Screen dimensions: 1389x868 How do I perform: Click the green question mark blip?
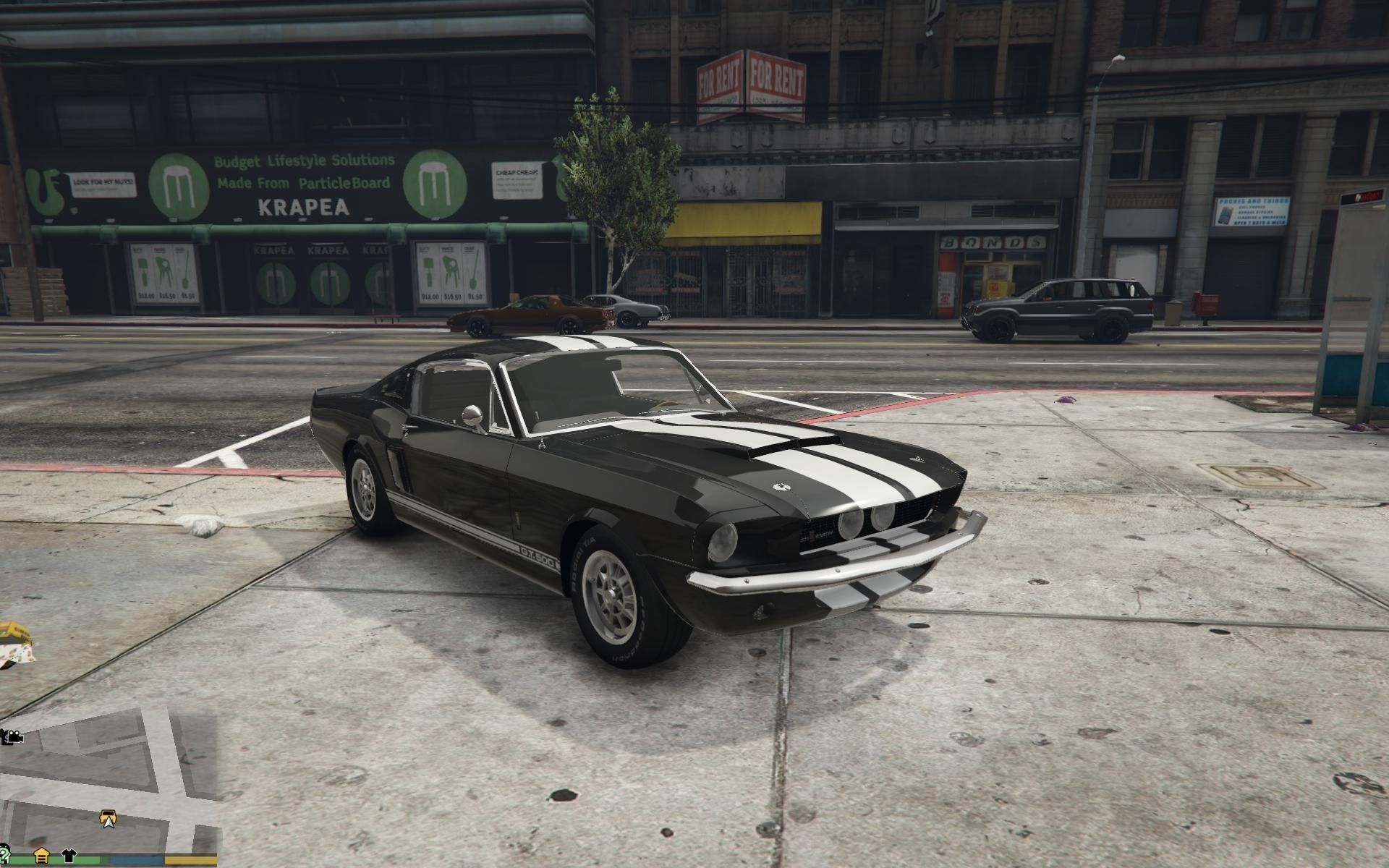4,855
